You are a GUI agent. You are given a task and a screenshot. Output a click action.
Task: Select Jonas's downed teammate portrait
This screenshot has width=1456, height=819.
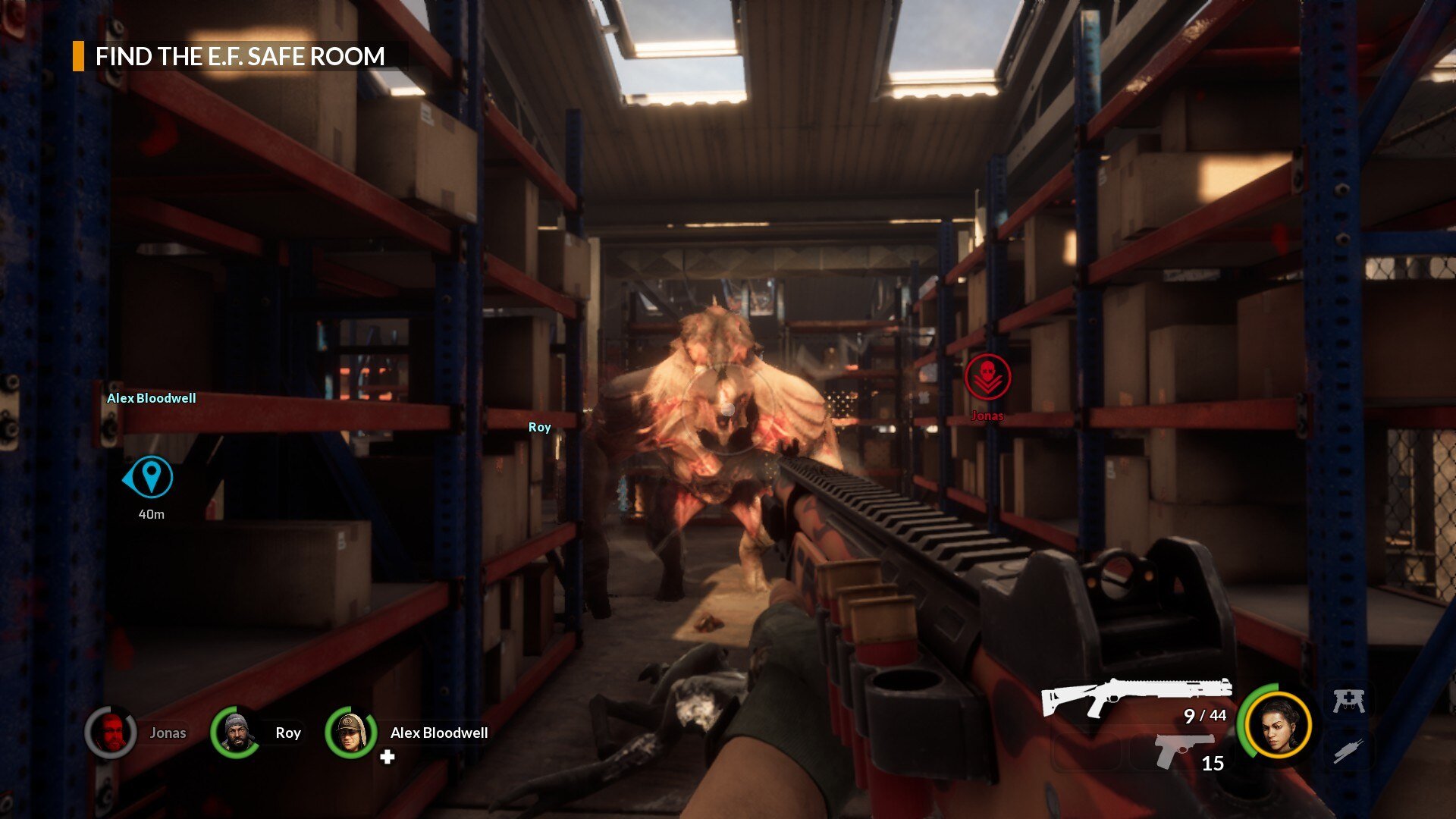pyautogui.click(x=111, y=733)
